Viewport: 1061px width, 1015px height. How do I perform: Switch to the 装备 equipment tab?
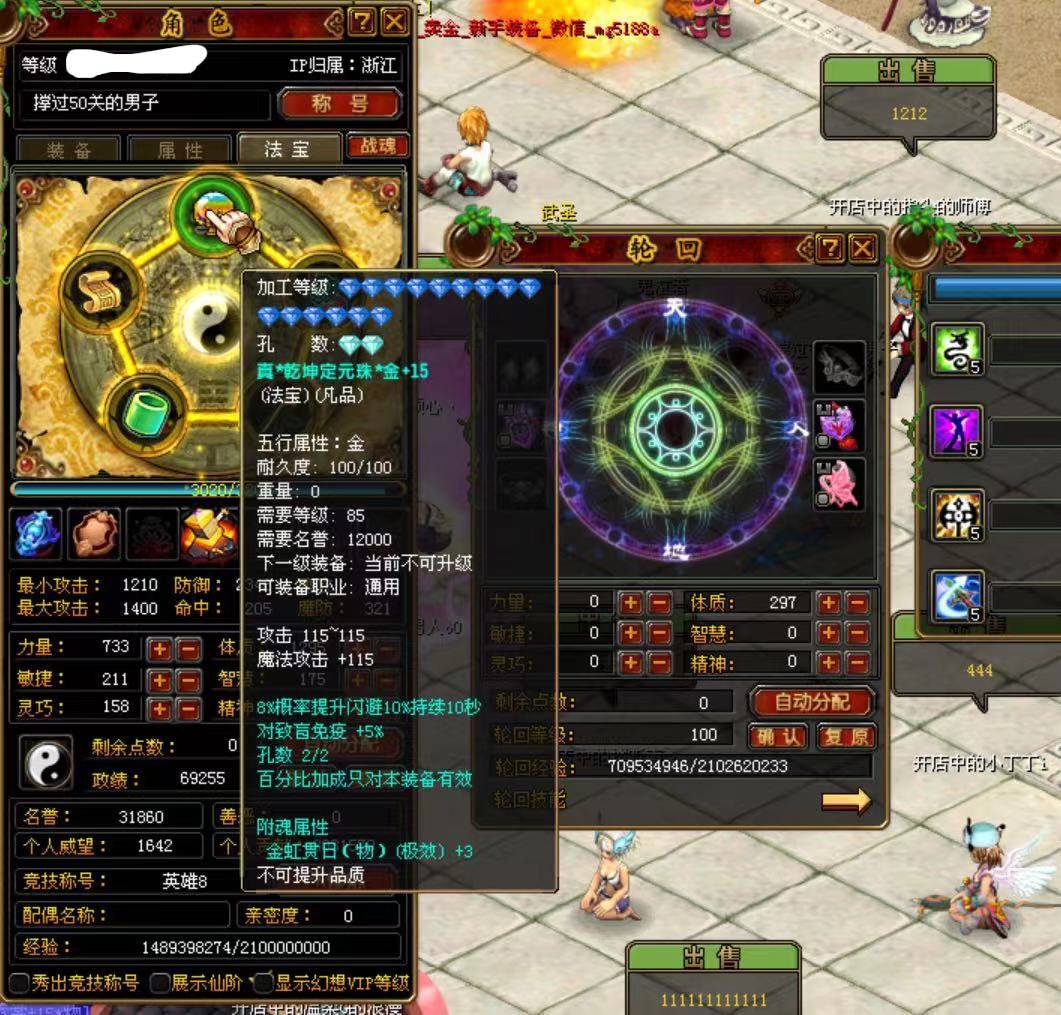(69, 150)
